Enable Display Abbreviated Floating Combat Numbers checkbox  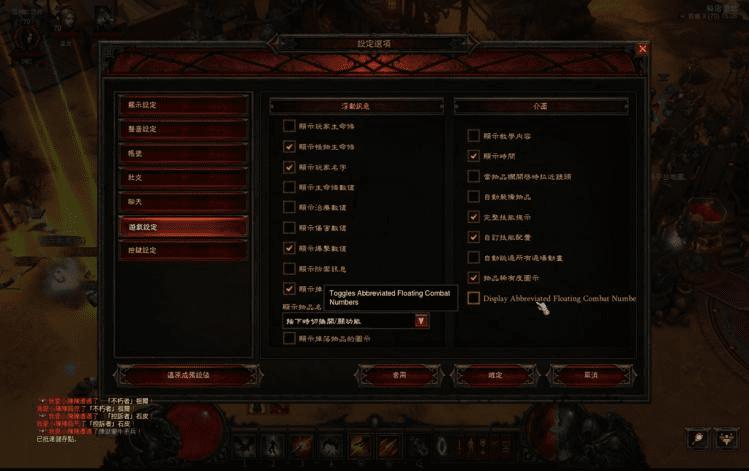(474, 298)
